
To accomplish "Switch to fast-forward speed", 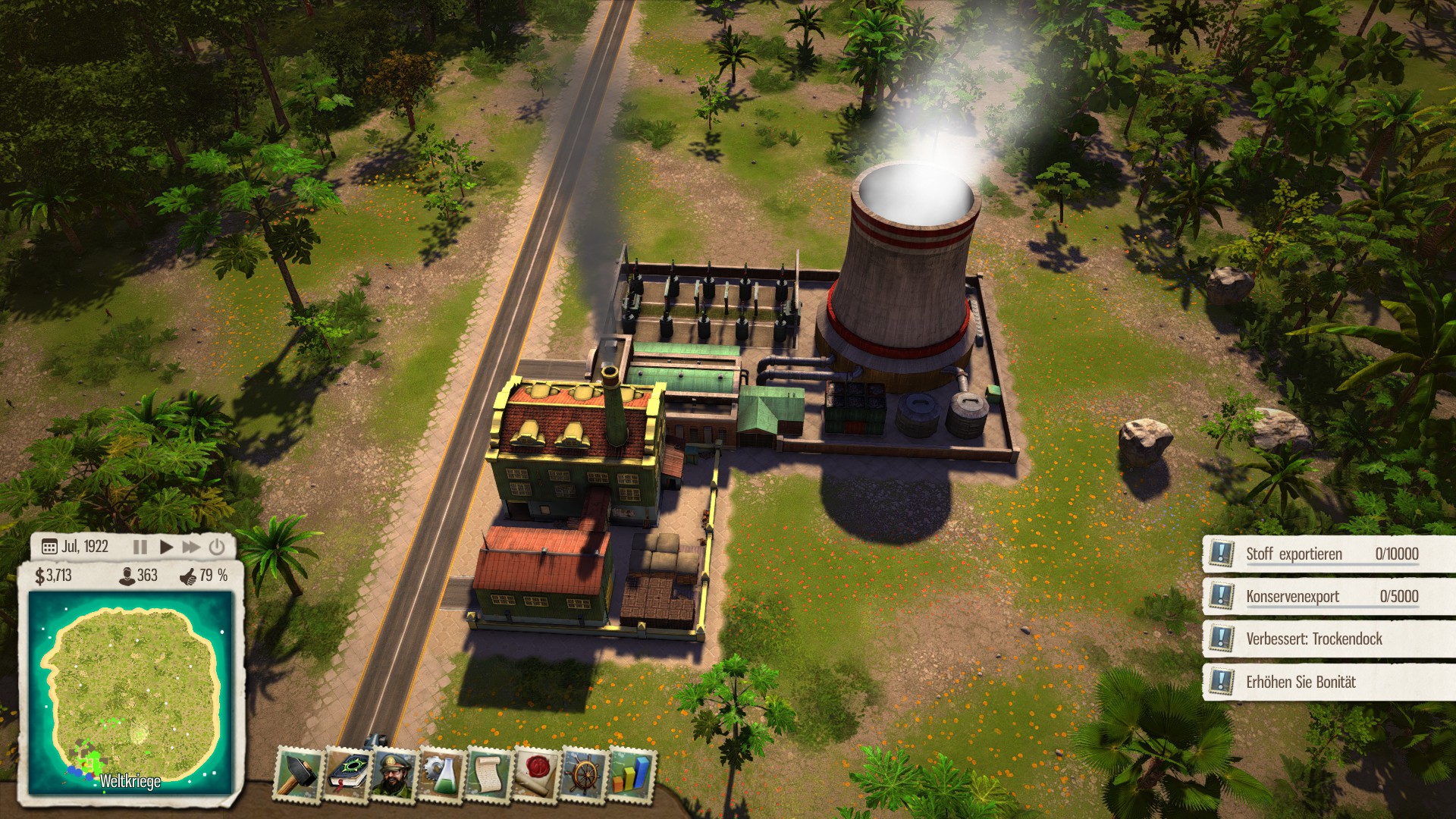I will pos(191,547).
